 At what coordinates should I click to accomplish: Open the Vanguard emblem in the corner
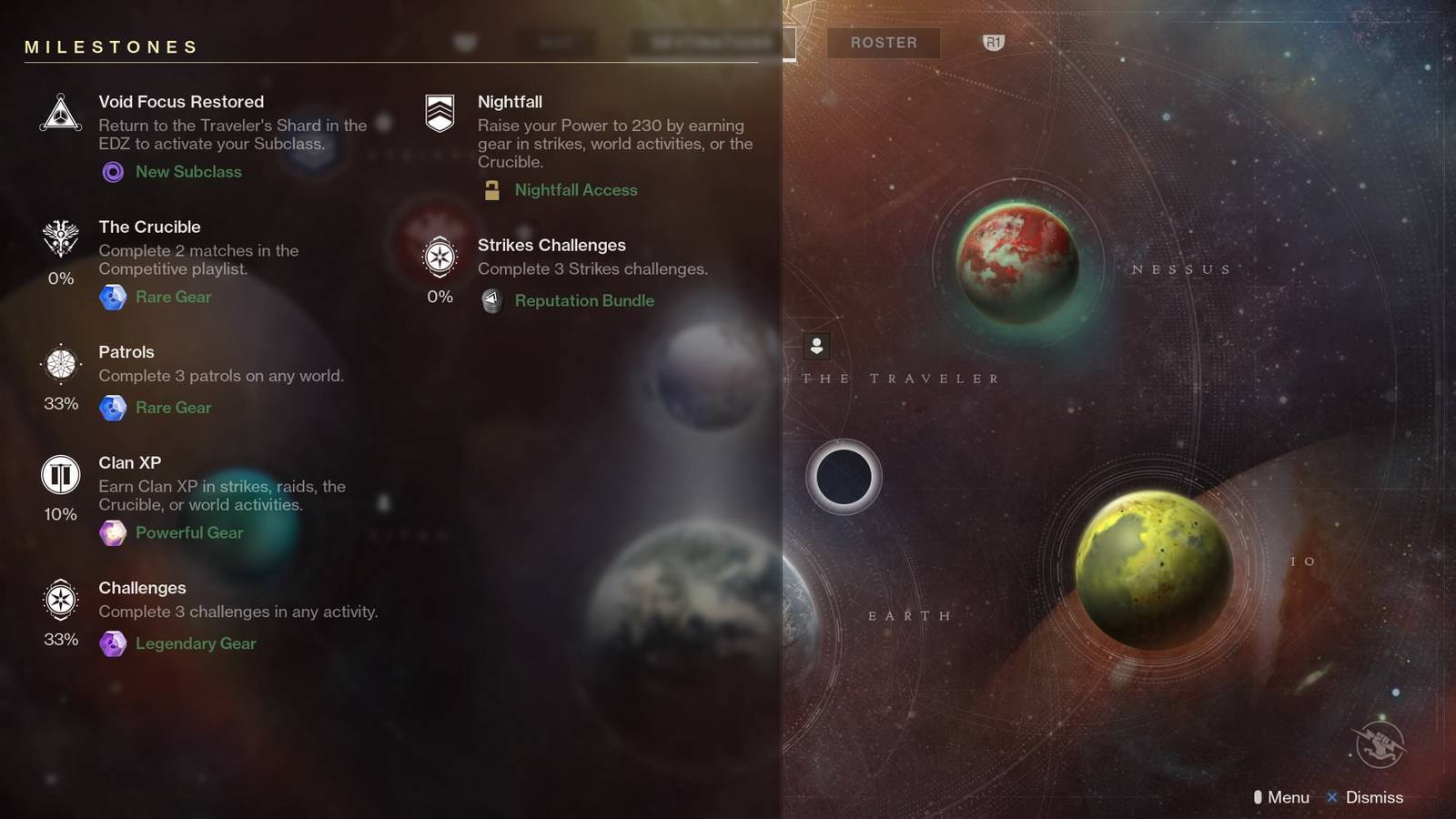1380,743
